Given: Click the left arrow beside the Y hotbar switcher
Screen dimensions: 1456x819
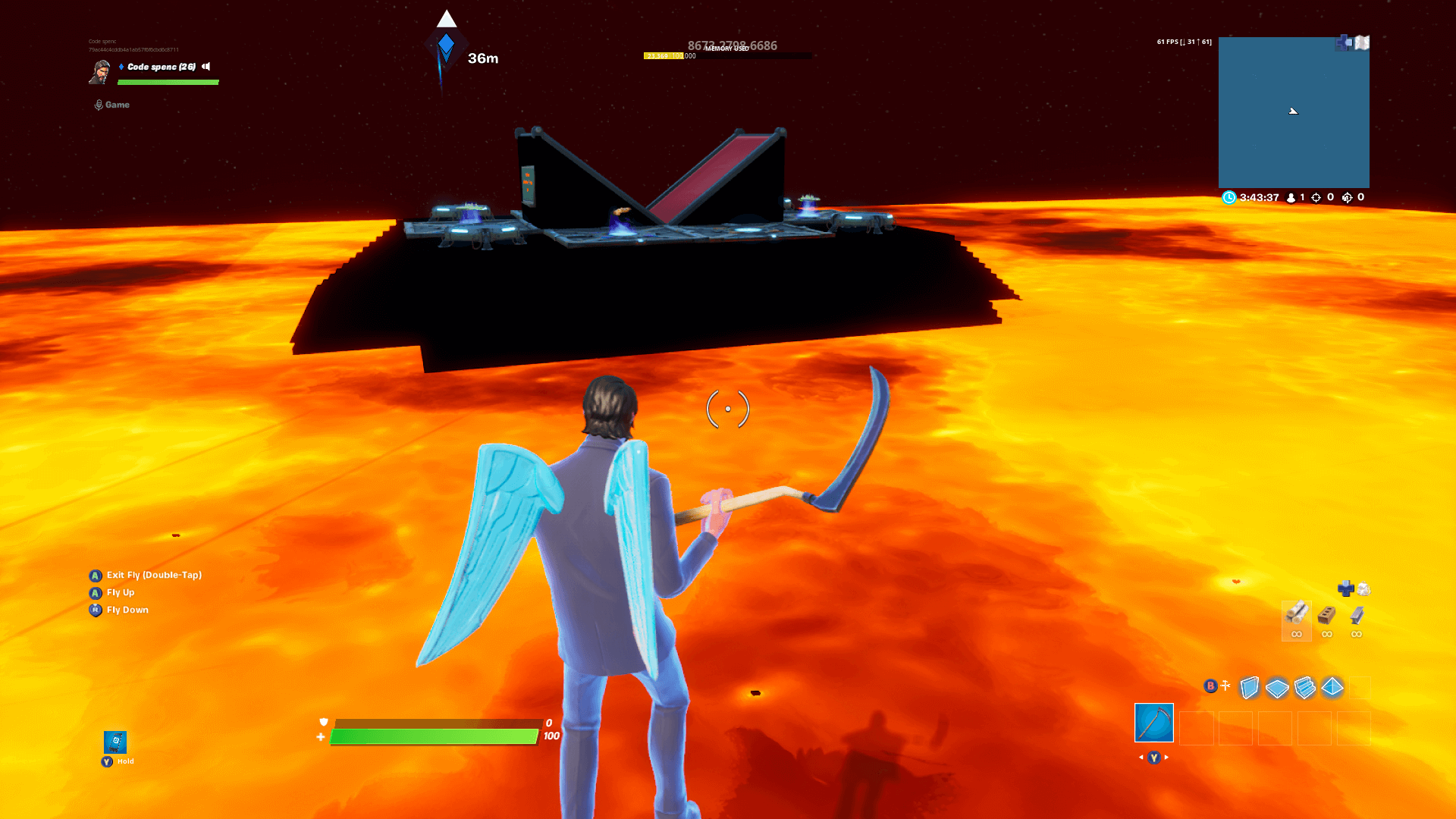Looking at the screenshot, I should pyautogui.click(x=1141, y=757).
